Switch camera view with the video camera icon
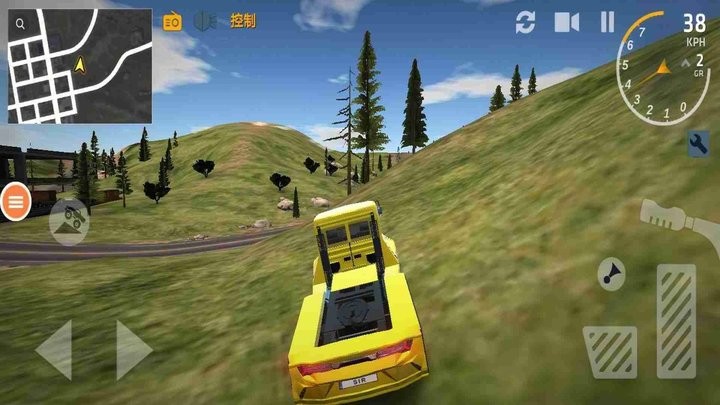The image size is (720, 405). 567,21
